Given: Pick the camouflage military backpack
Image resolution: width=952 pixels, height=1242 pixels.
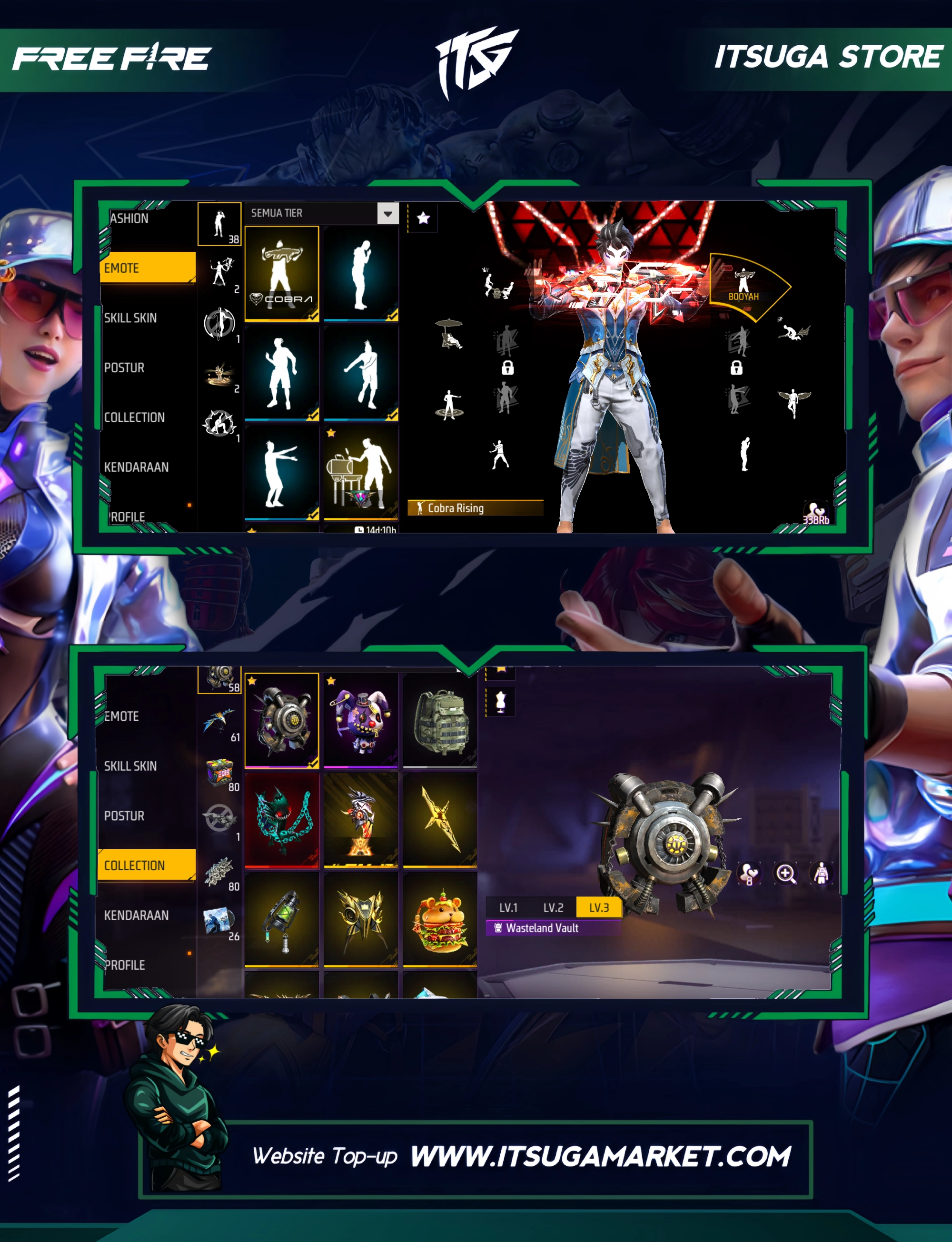Looking at the screenshot, I should (440, 720).
